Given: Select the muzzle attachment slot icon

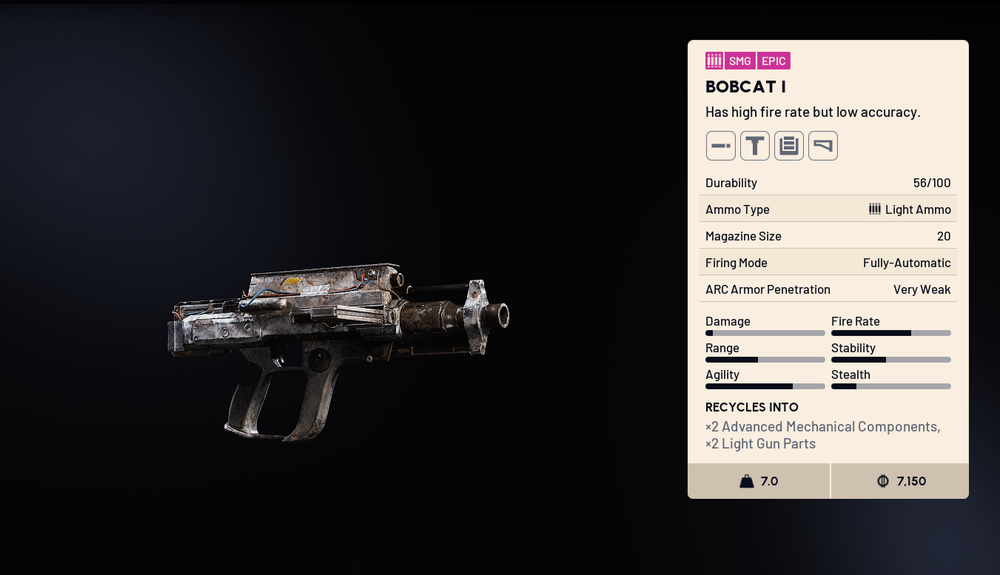Looking at the screenshot, I should (720, 146).
